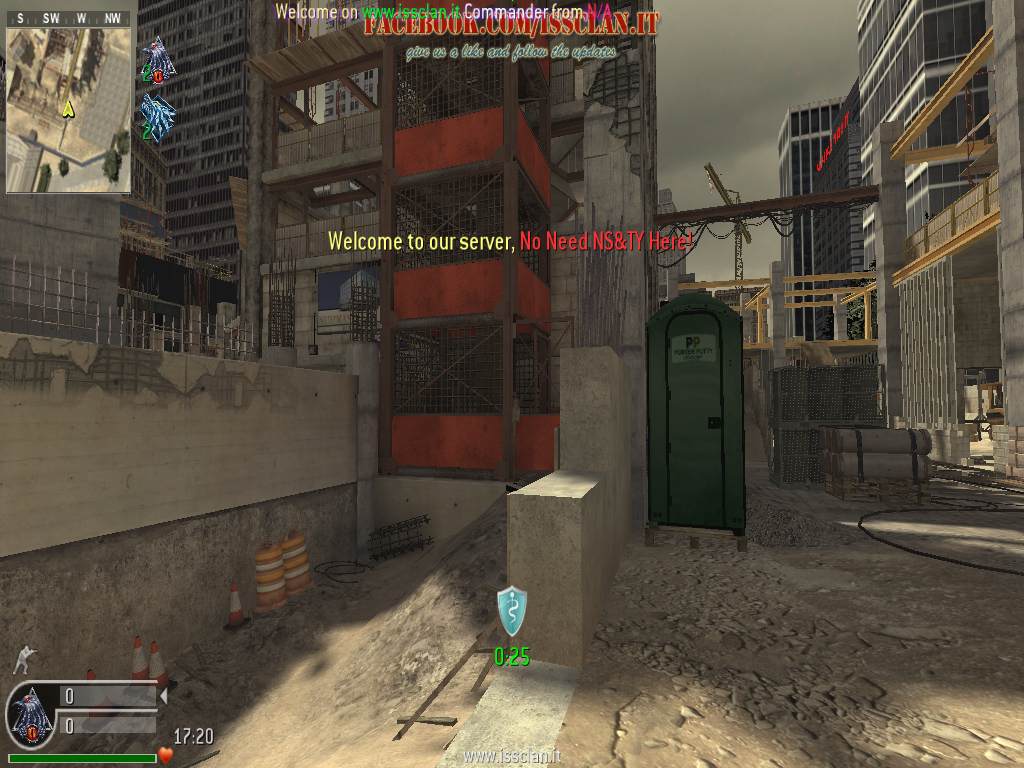Viewport: 1024px width, 768px height.
Task: Click the teal shield objective marker
Action: pyautogui.click(x=512, y=610)
